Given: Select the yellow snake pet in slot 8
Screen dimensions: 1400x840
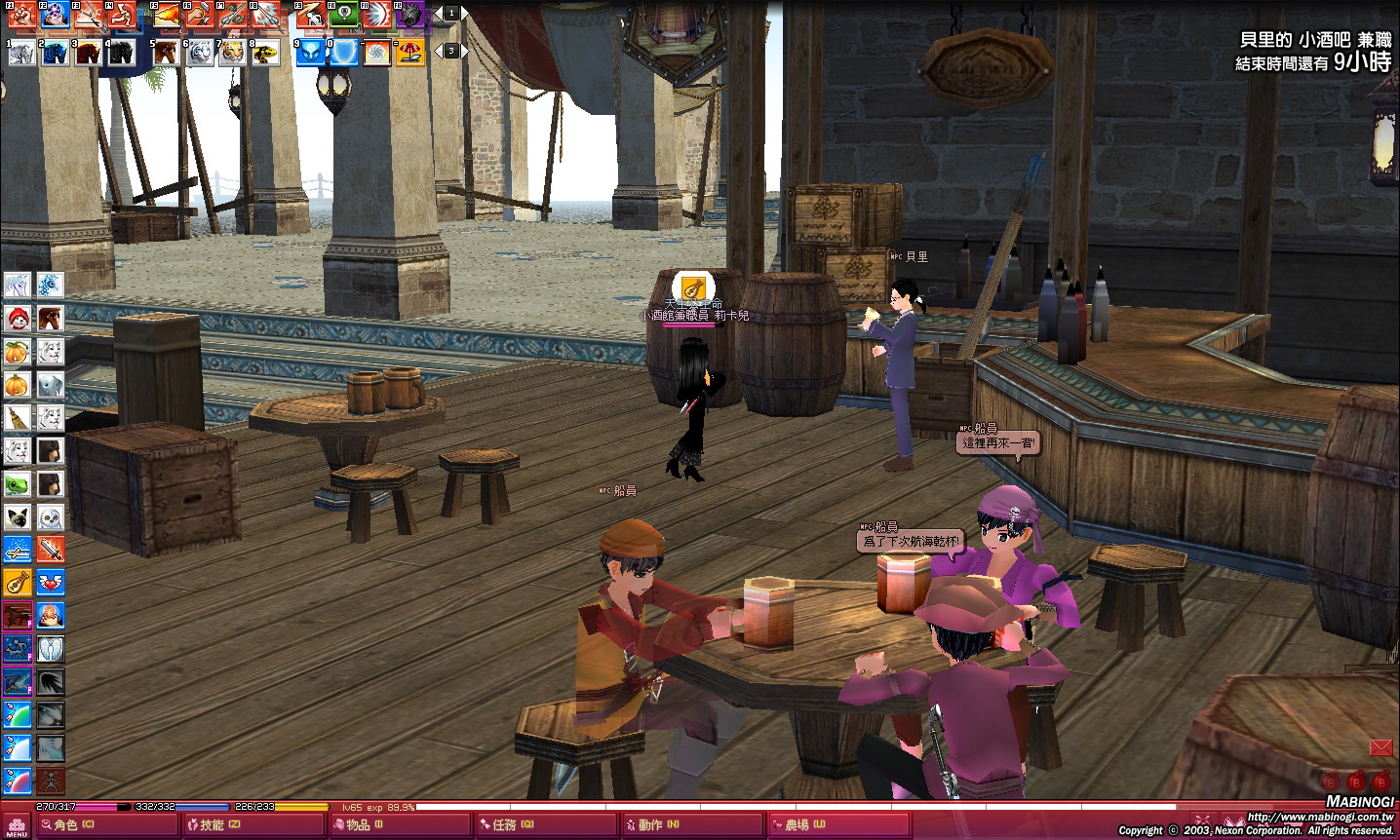Looking at the screenshot, I should (x=265, y=53).
